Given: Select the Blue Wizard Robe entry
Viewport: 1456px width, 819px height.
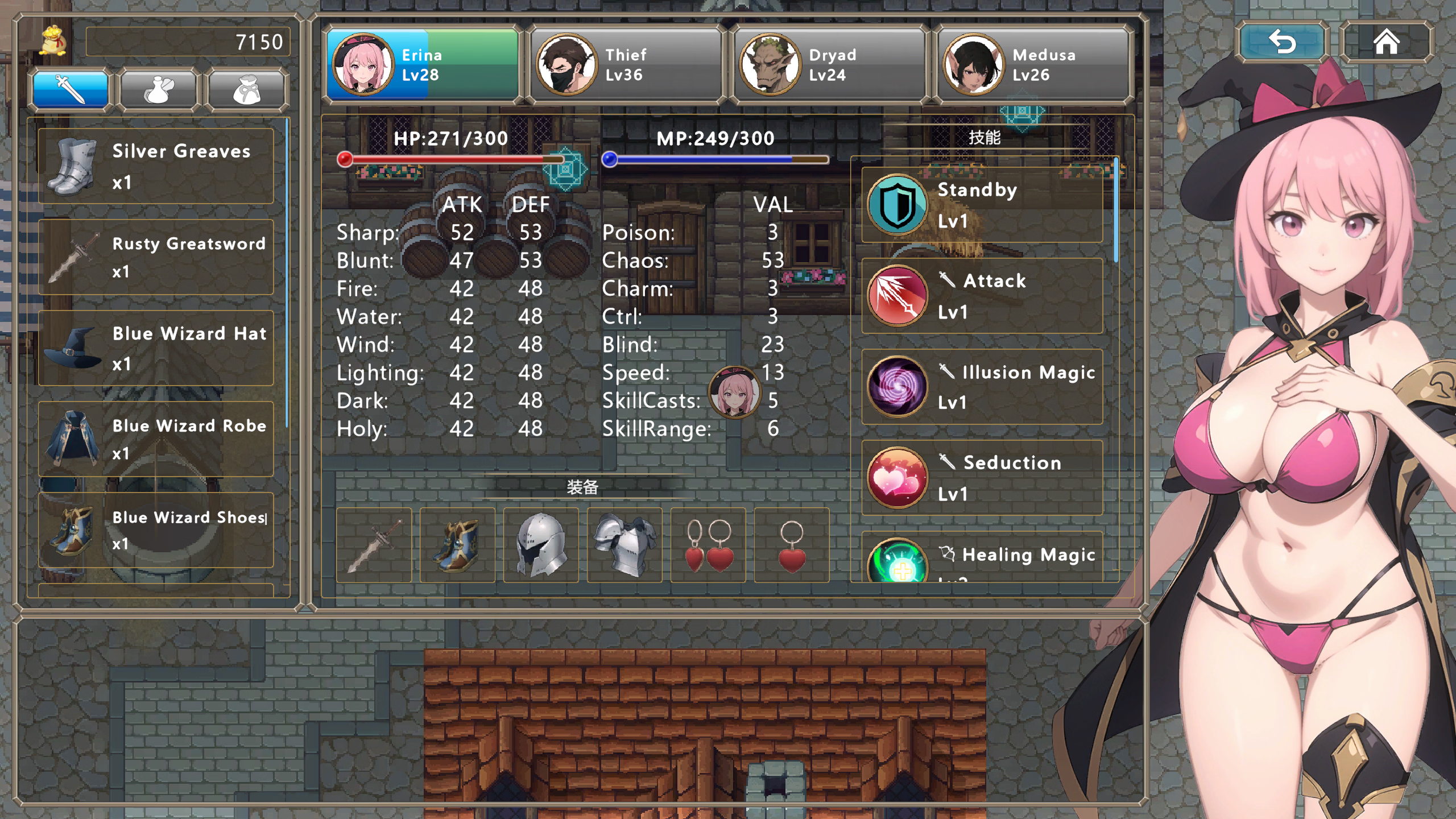Looking at the screenshot, I should [x=156, y=439].
